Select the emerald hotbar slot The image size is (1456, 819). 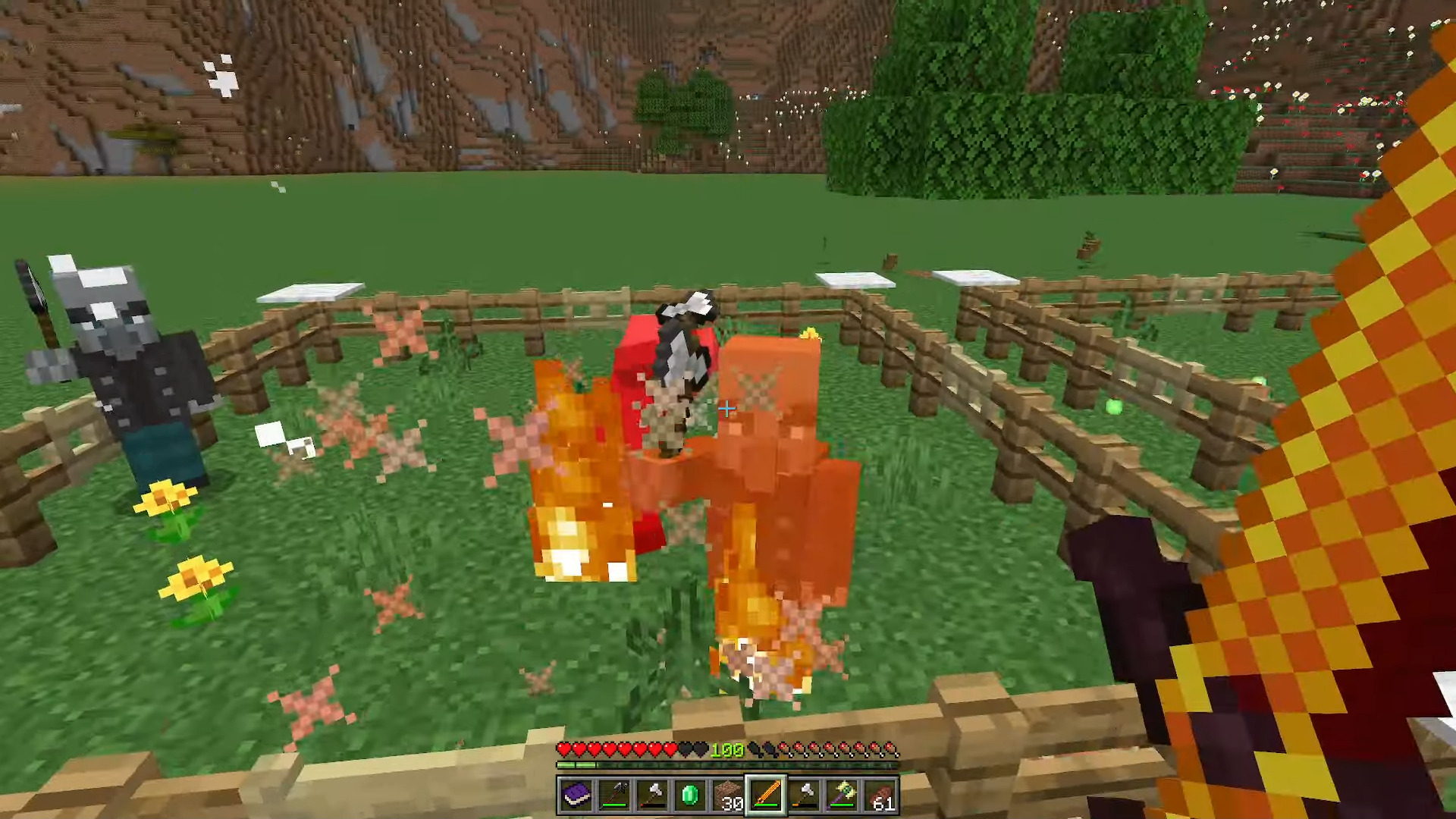(x=690, y=795)
